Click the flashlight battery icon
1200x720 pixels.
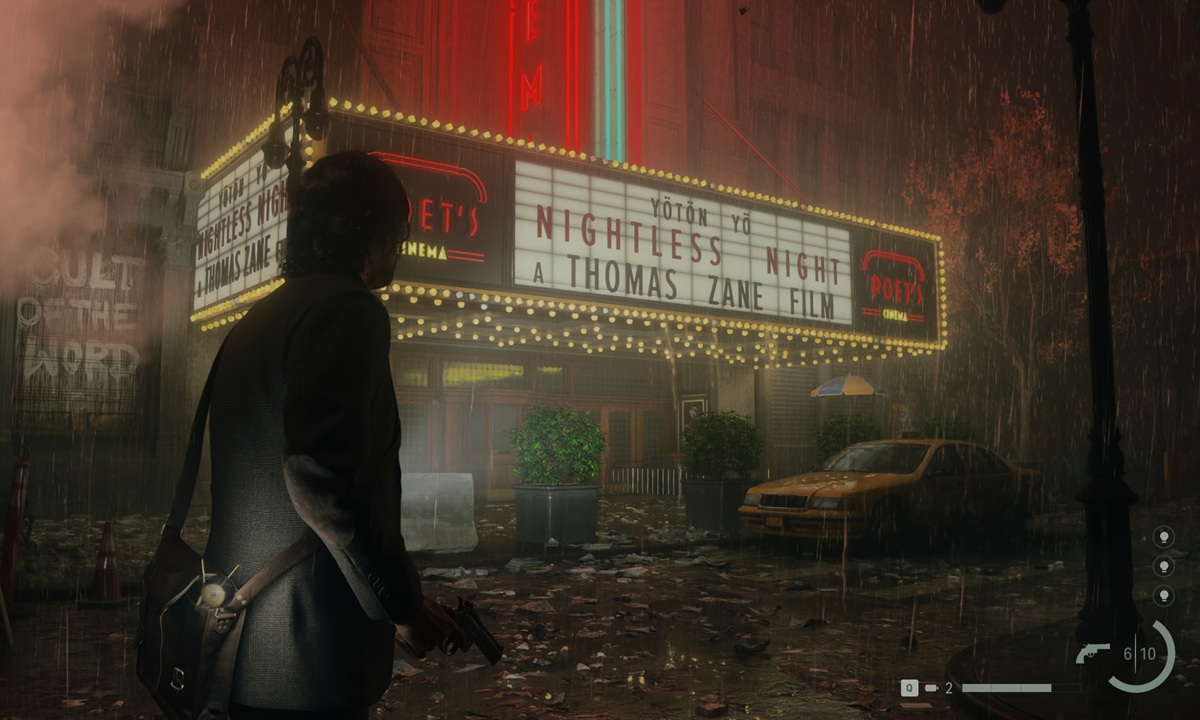point(932,688)
